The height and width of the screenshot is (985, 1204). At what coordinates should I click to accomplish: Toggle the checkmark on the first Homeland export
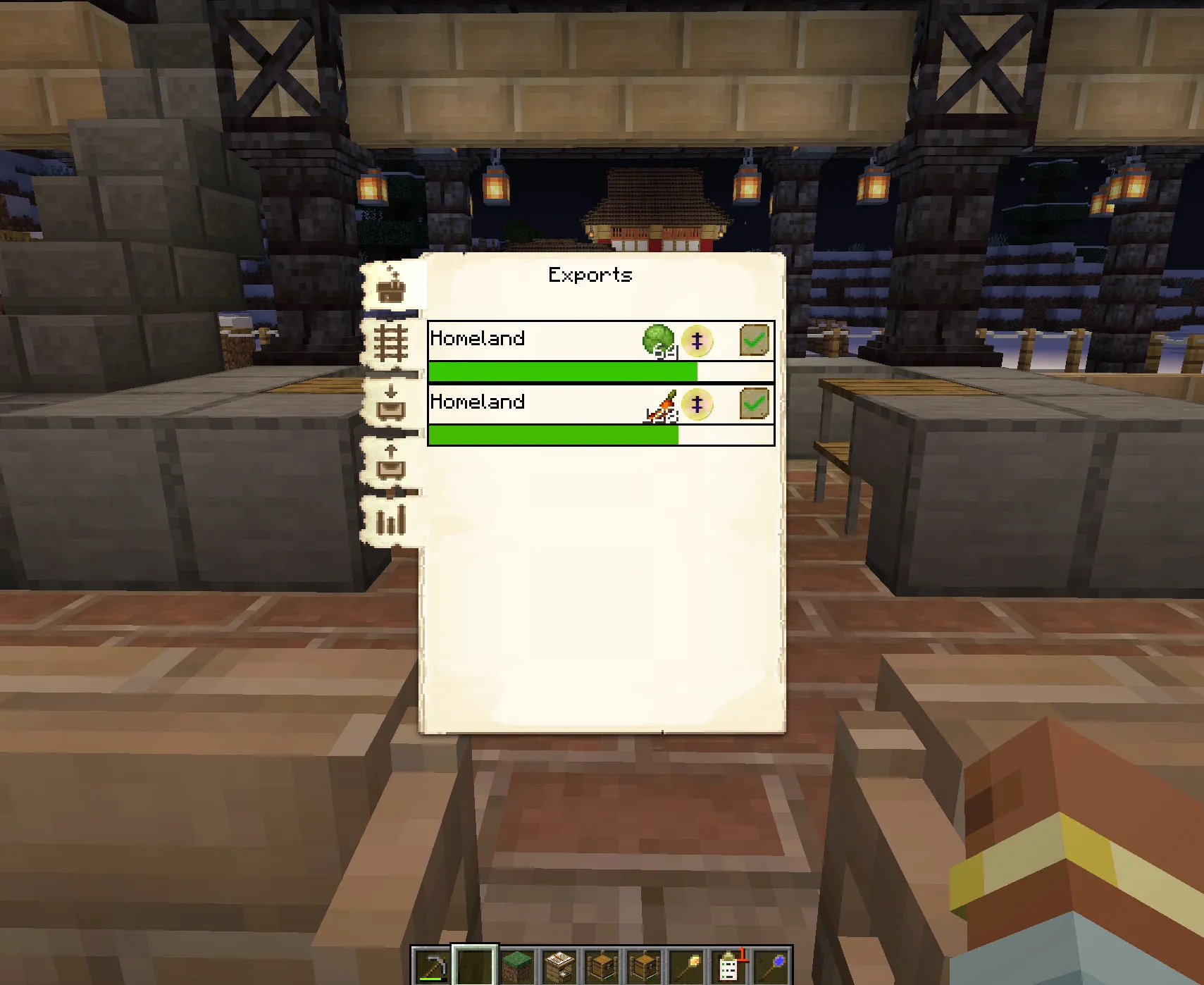[755, 340]
